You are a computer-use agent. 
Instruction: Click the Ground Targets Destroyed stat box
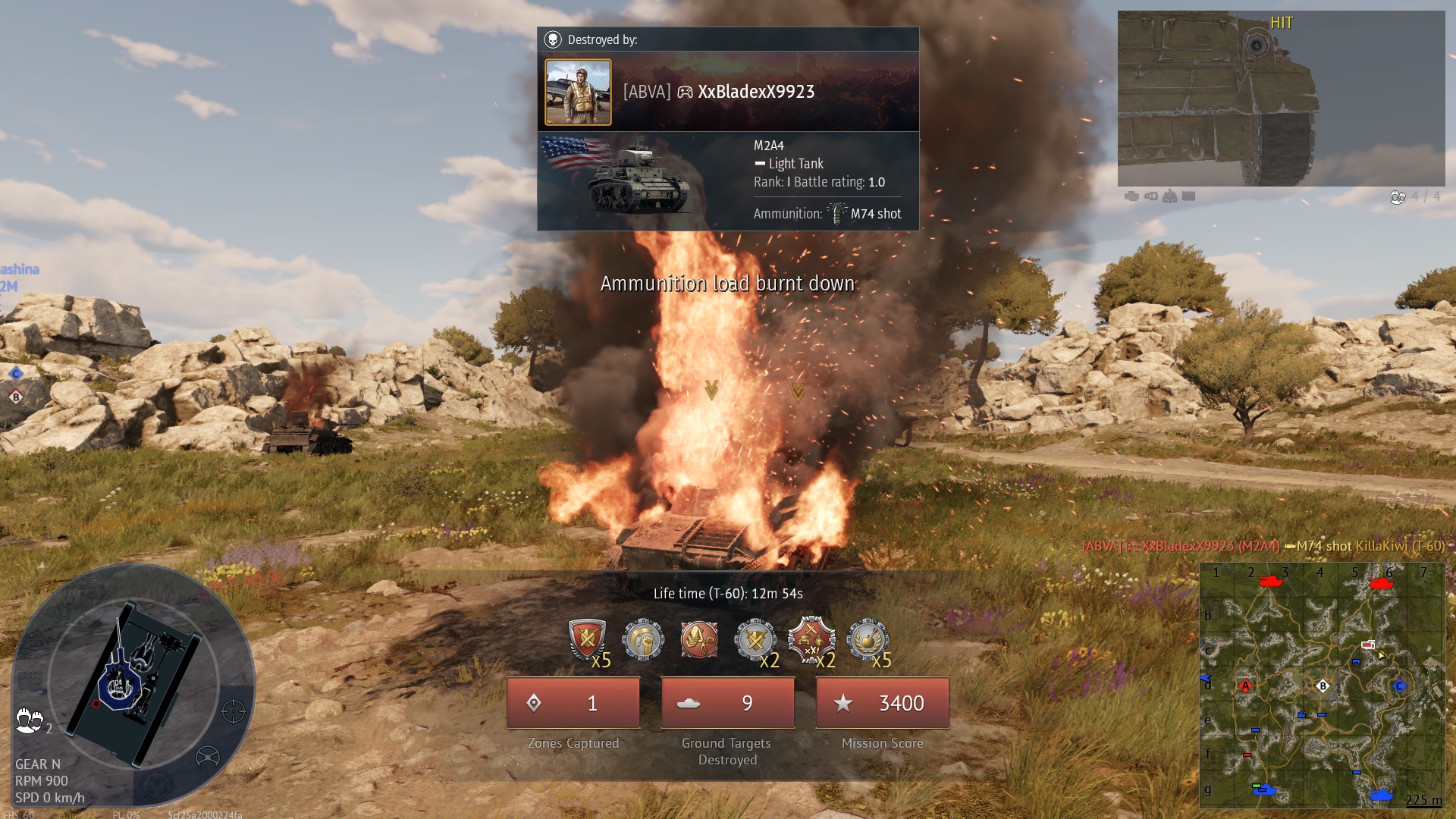pos(728,703)
